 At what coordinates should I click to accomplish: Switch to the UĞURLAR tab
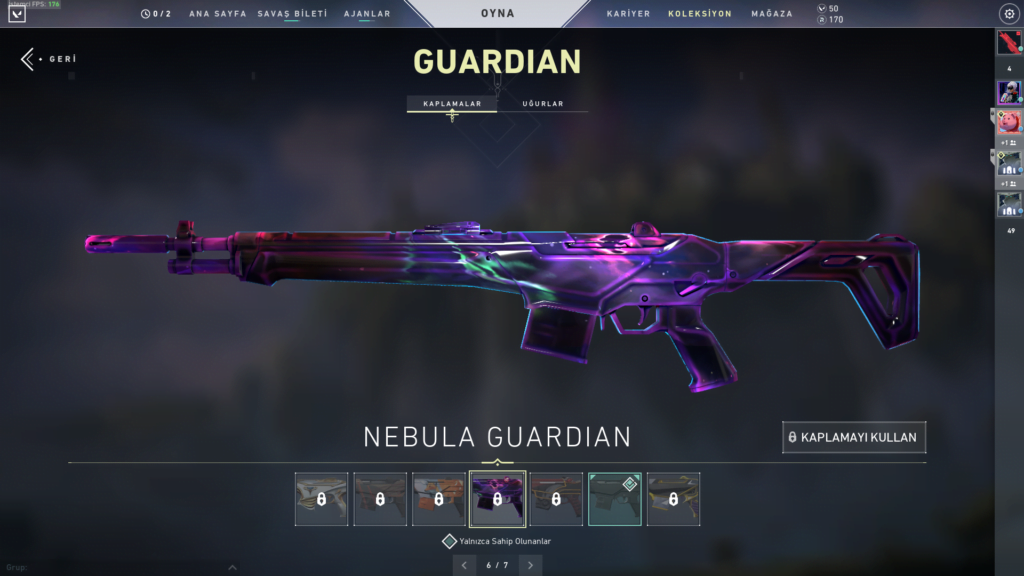tap(543, 104)
